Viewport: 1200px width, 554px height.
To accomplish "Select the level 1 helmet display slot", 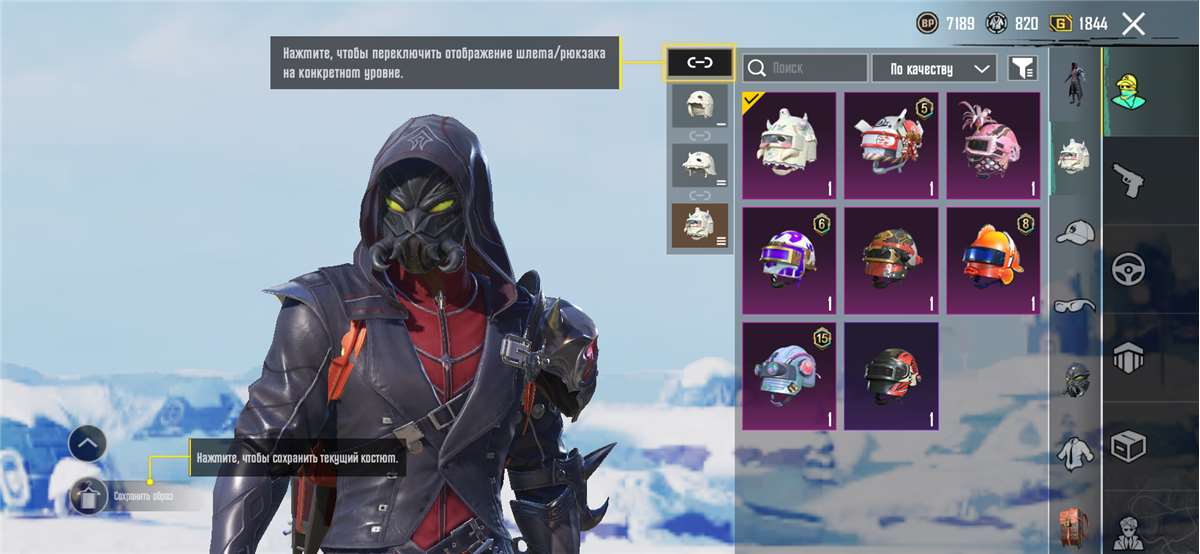I will pos(700,106).
